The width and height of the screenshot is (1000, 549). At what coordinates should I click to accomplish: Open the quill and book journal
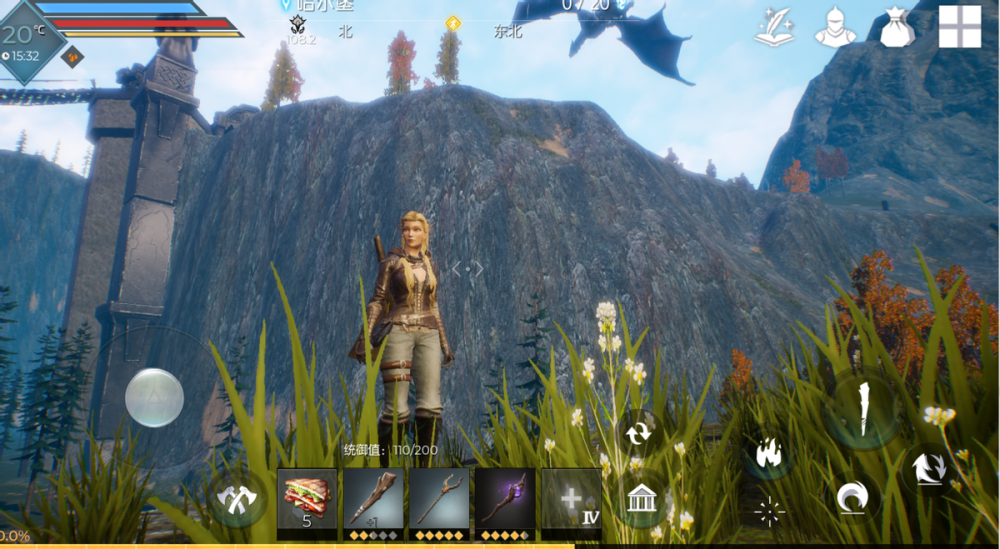tap(776, 27)
